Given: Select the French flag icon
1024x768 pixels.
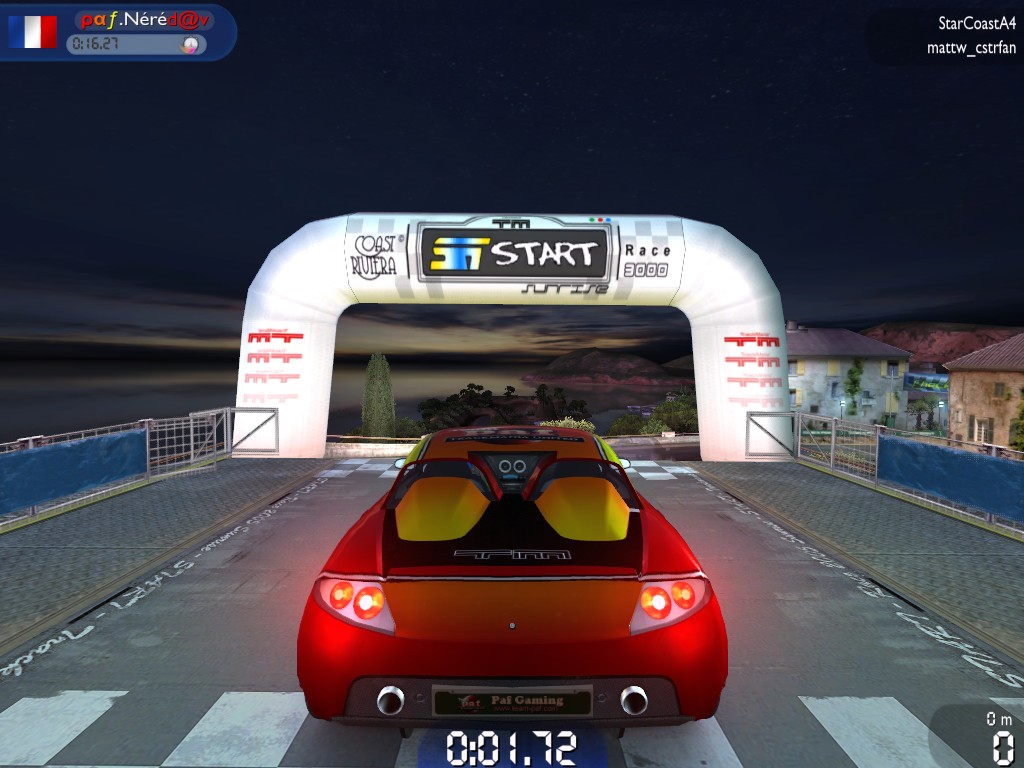Looking at the screenshot, I should [x=33, y=32].
